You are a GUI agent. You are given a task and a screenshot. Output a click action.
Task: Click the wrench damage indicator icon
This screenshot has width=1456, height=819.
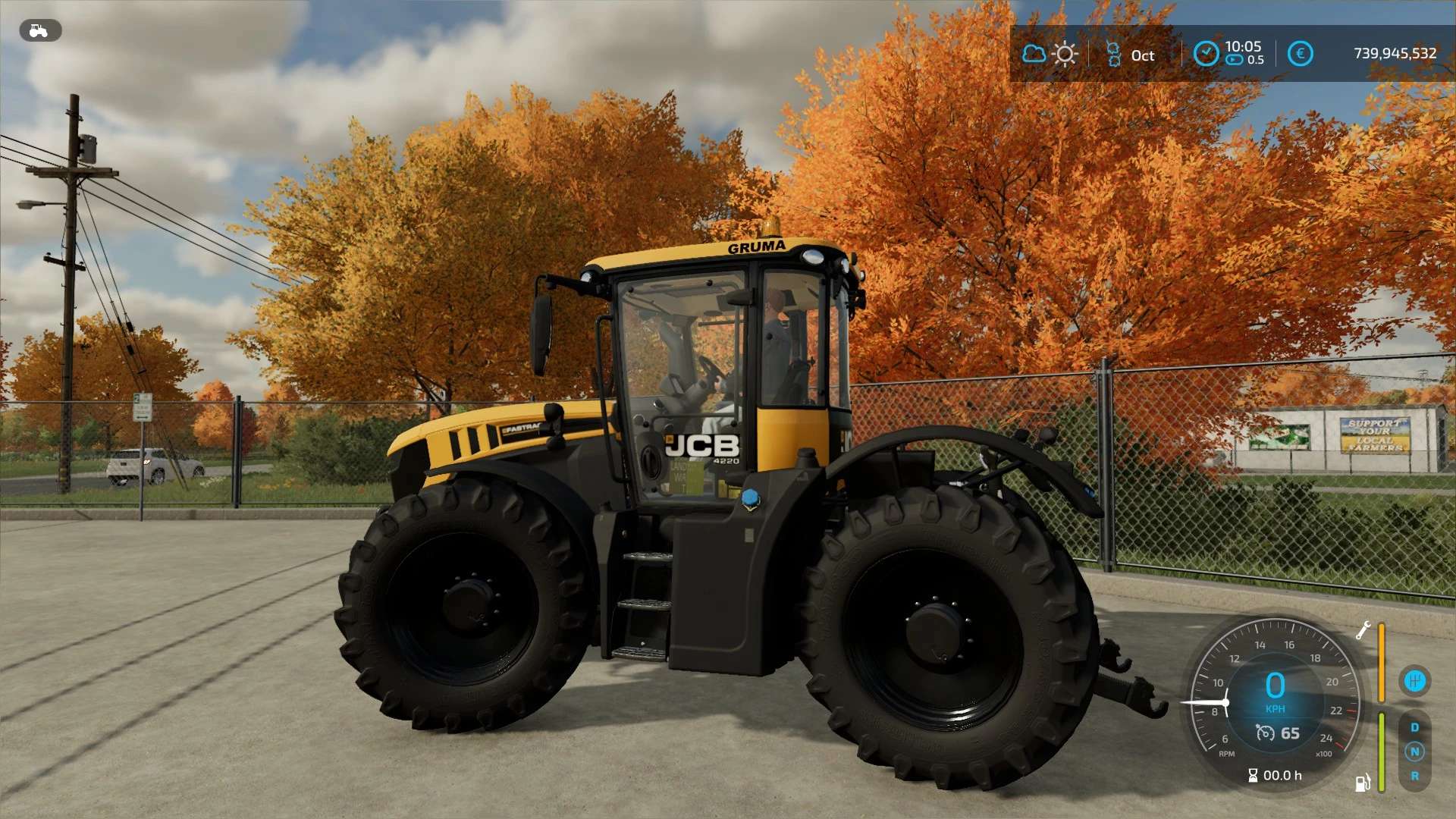[x=1363, y=630]
